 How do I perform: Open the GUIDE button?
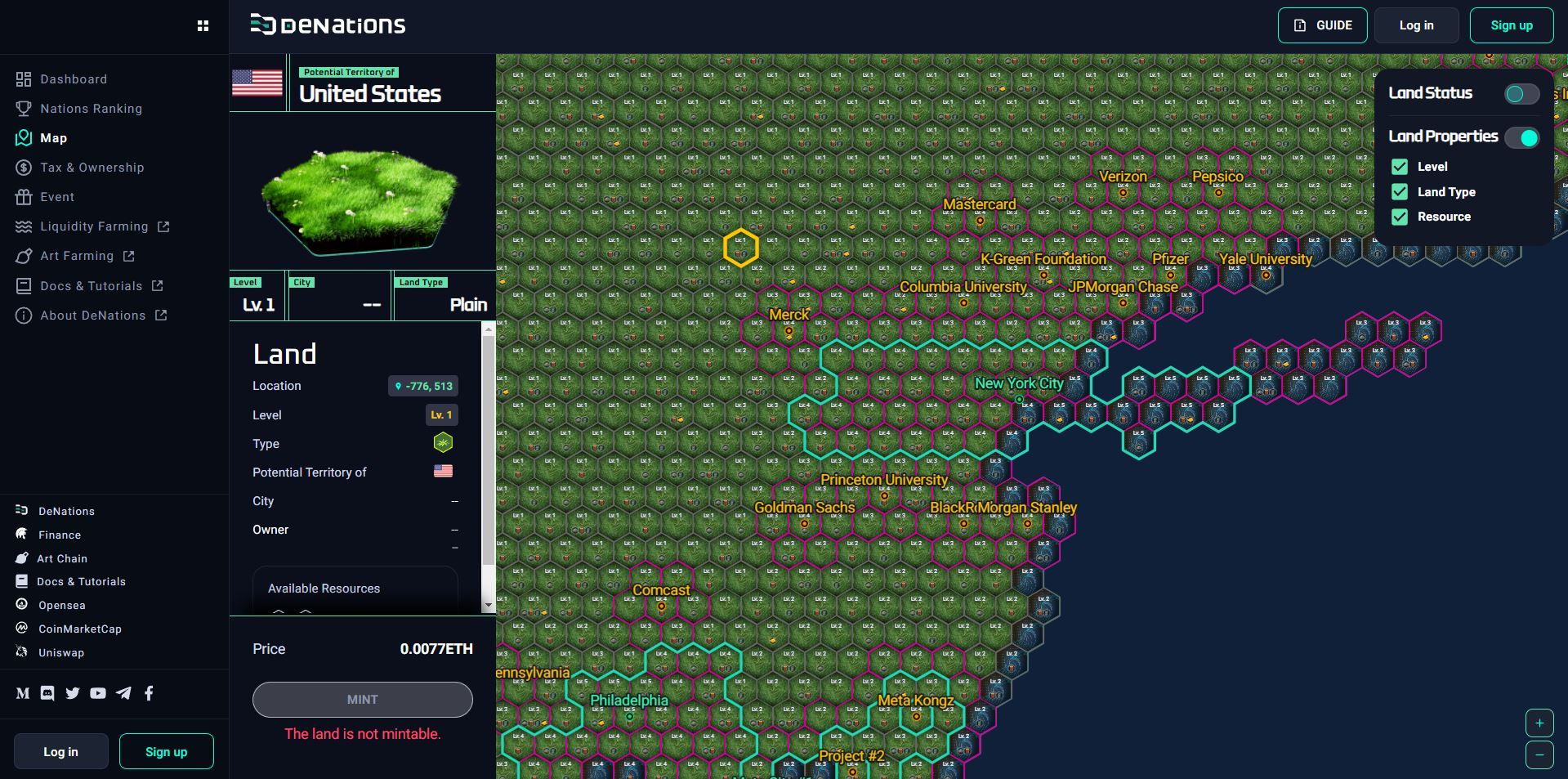coord(1322,25)
